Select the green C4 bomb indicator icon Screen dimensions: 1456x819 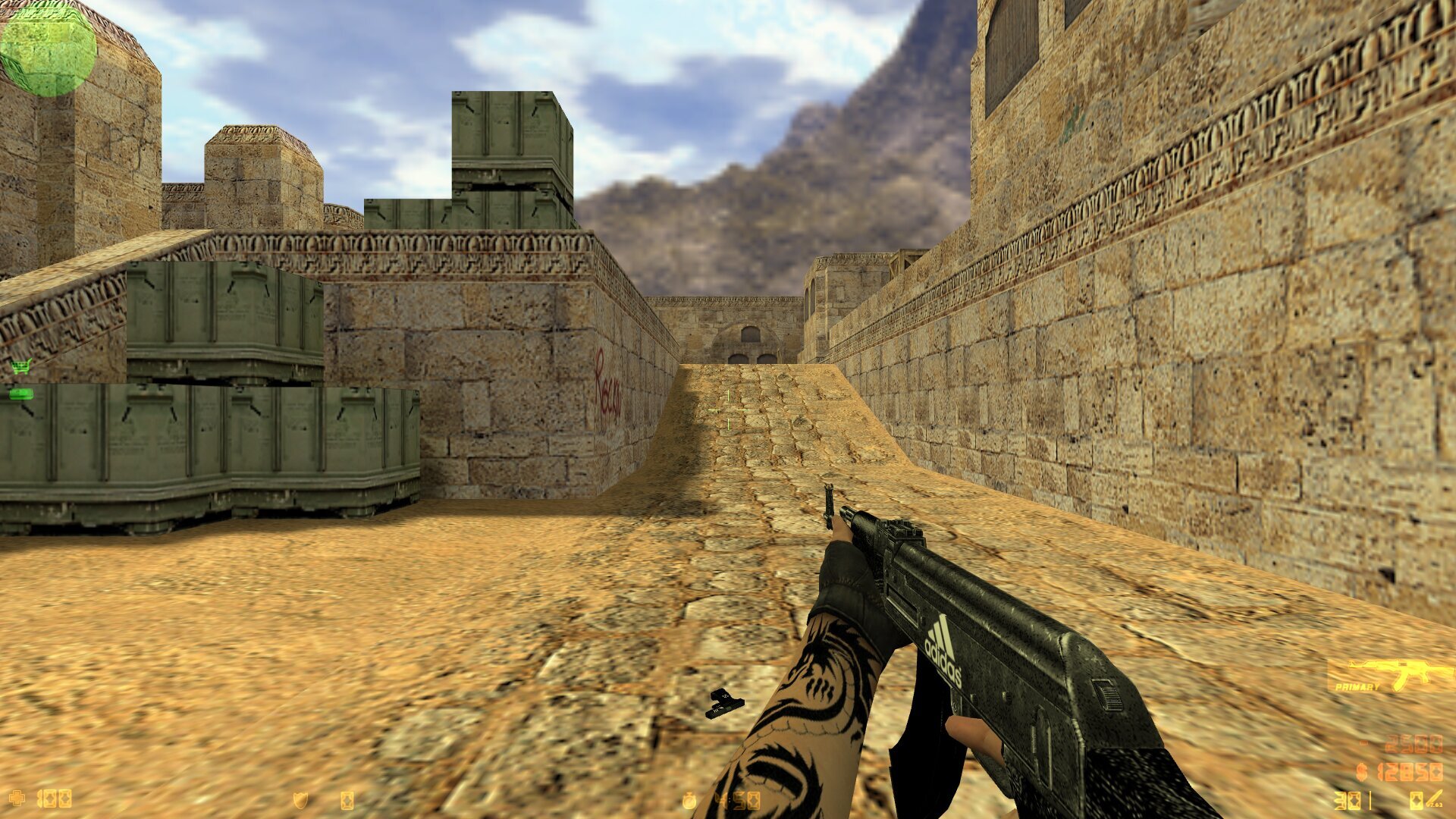tap(20, 394)
